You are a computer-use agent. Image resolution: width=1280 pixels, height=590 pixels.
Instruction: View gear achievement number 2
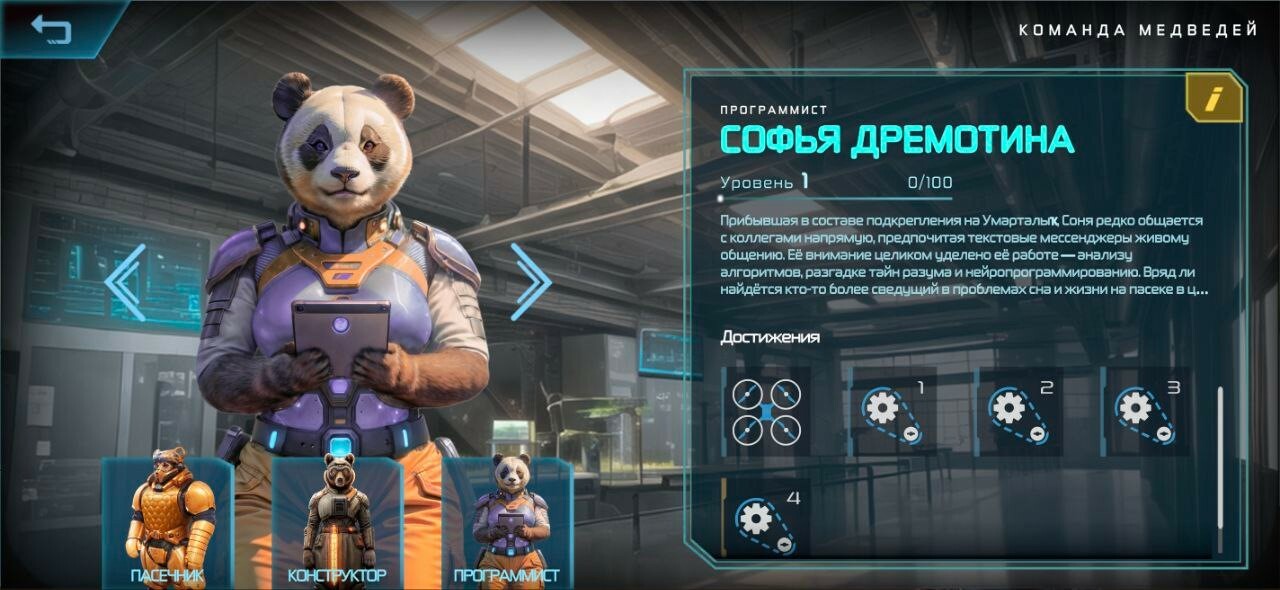(x=1018, y=412)
